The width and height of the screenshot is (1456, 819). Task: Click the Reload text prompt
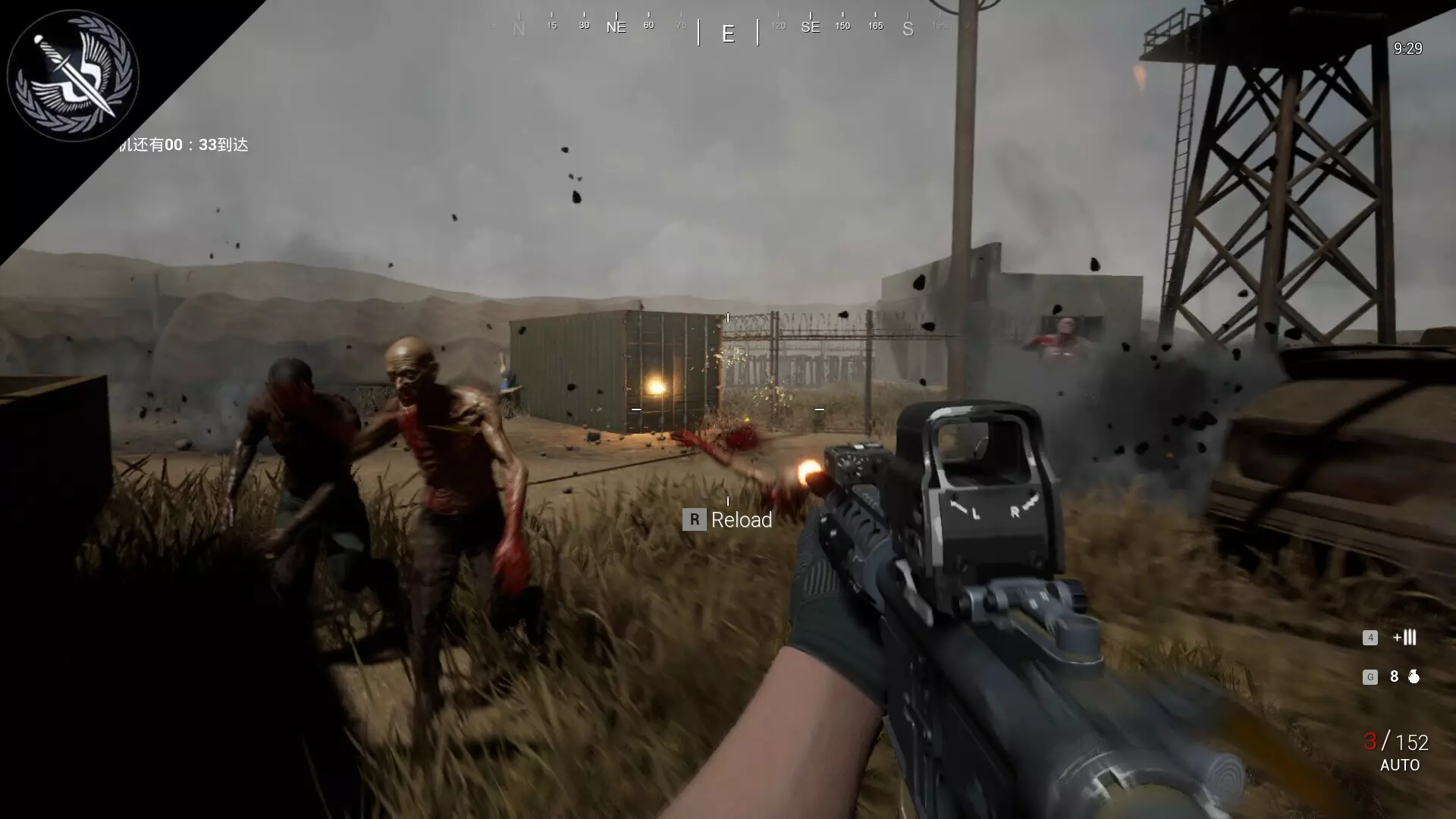(740, 520)
